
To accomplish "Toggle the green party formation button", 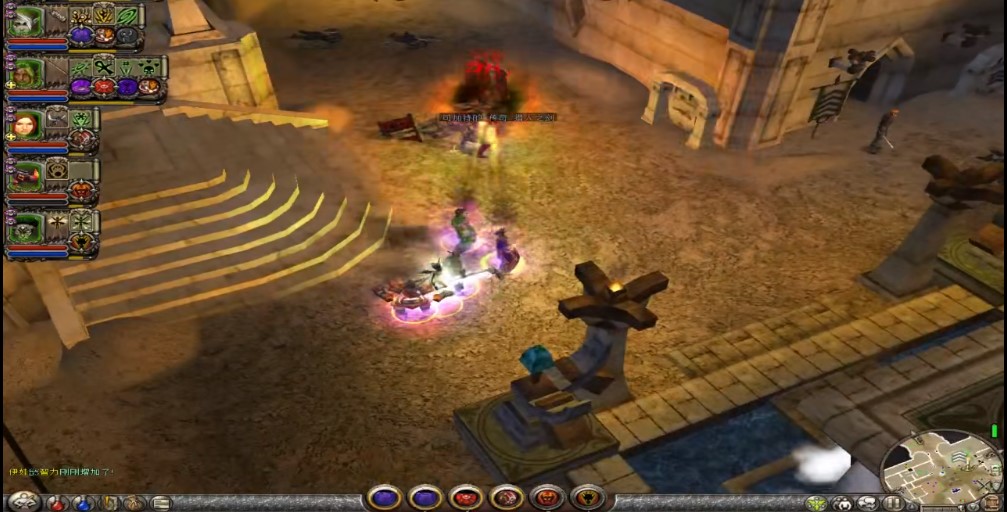I will tap(817, 502).
